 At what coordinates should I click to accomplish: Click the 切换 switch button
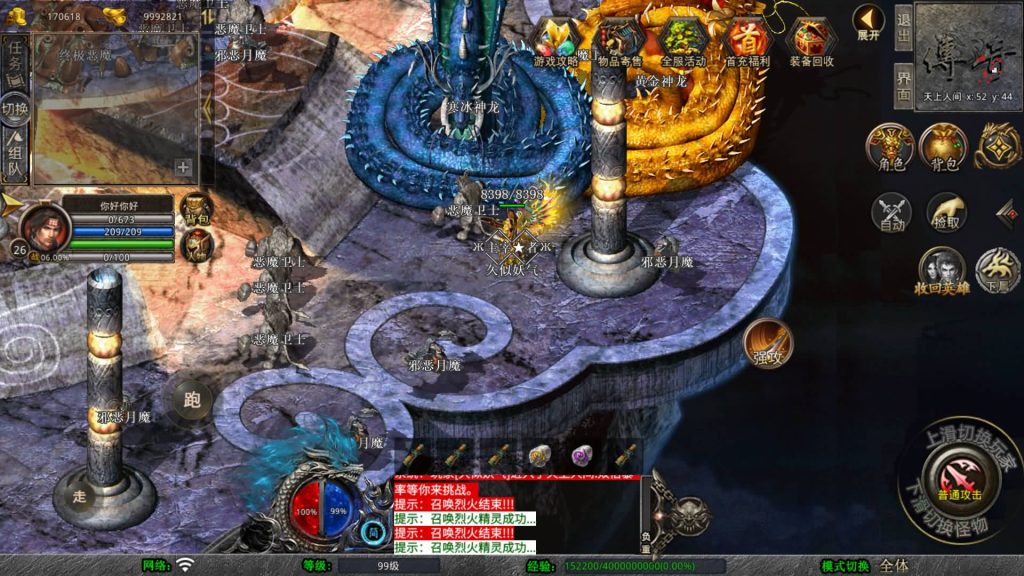(x=15, y=109)
